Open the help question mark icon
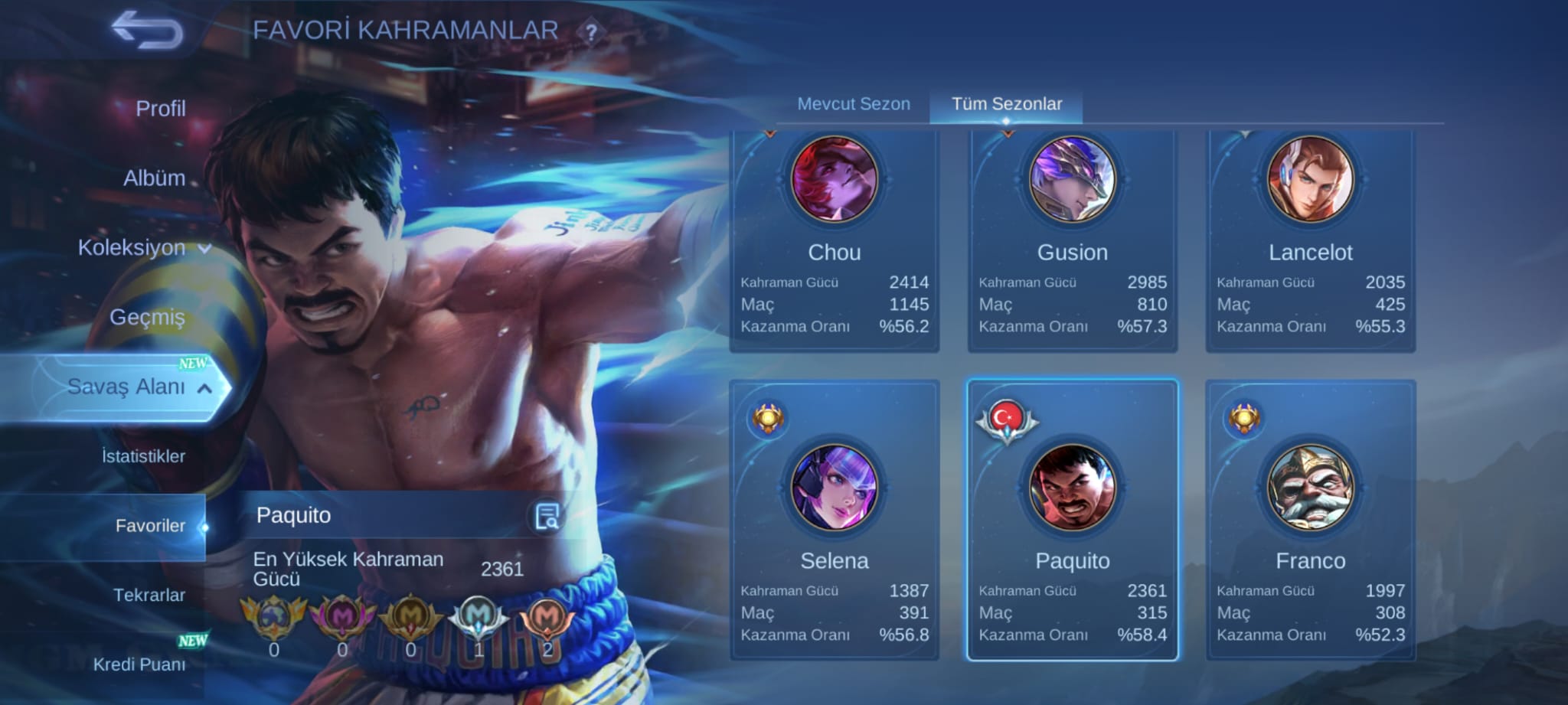Screen dimensions: 1568x705 tap(591, 33)
